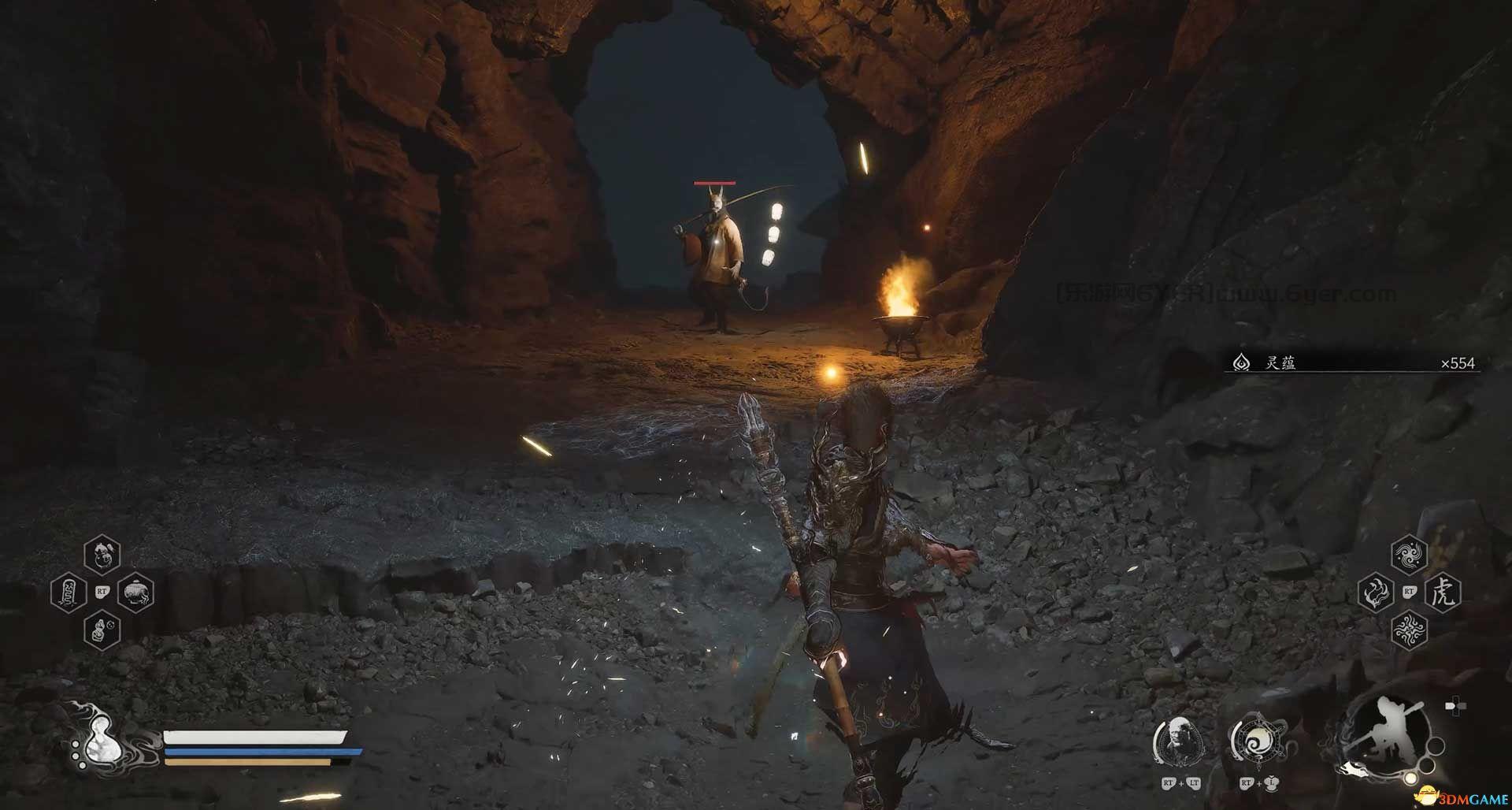The width and height of the screenshot is (1512, 810).
Task: Activate the flame claw spell
Action: tap(1376, 593)
